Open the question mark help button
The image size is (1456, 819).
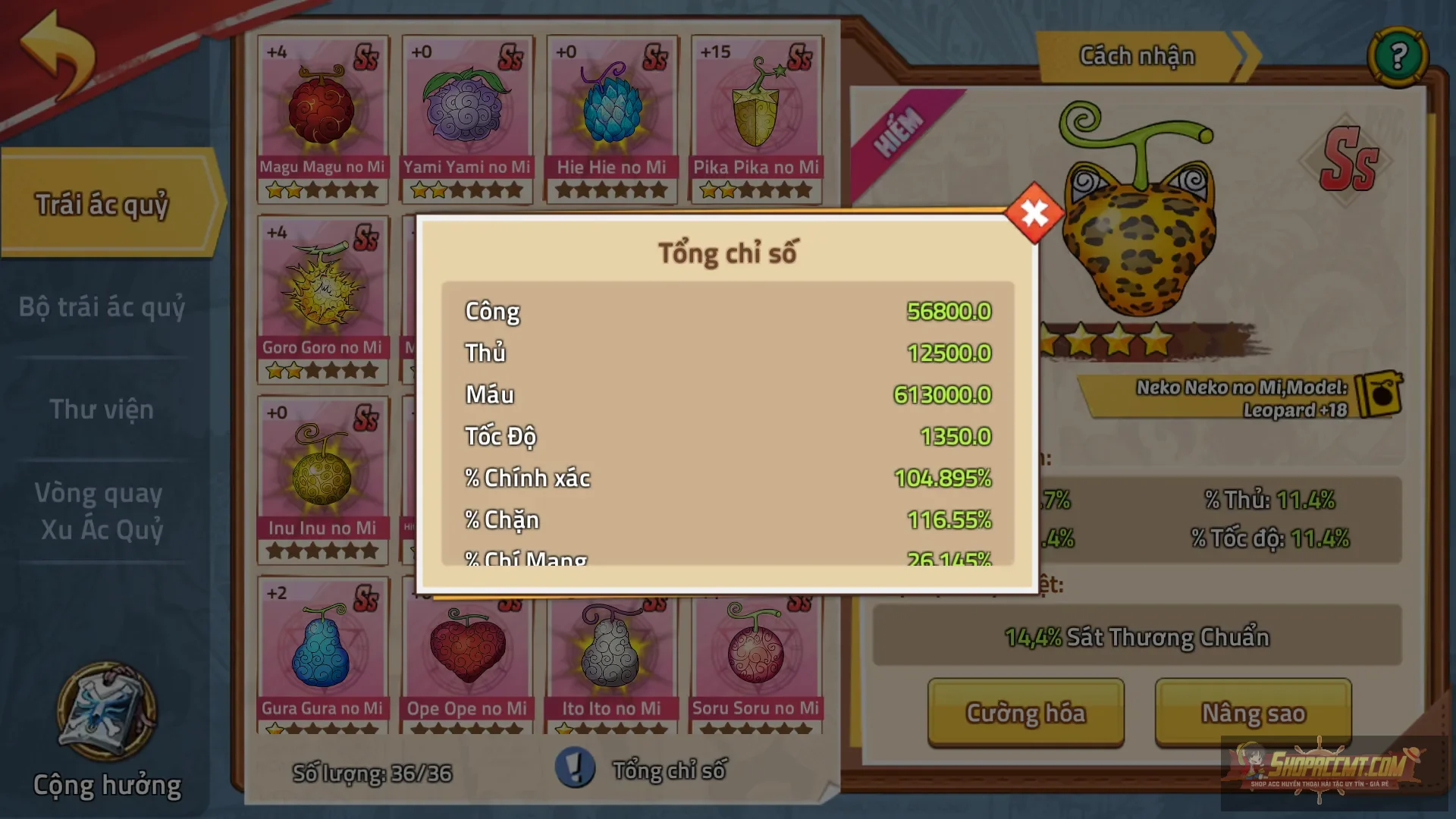(1398, 56)
